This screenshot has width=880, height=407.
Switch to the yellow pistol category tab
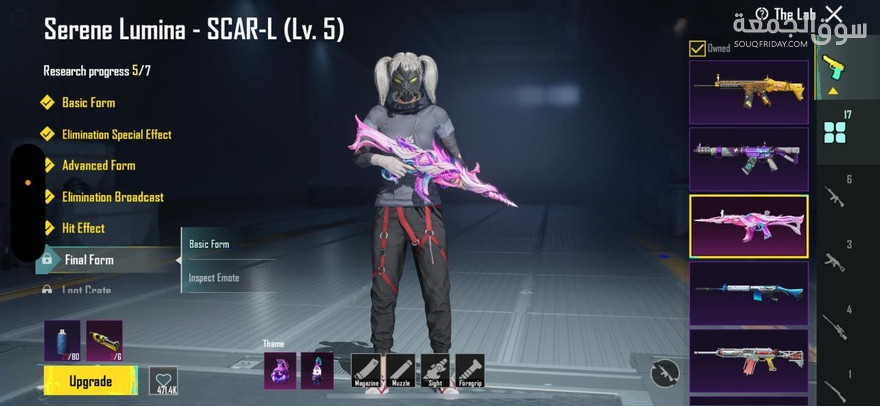coord(832,70)
